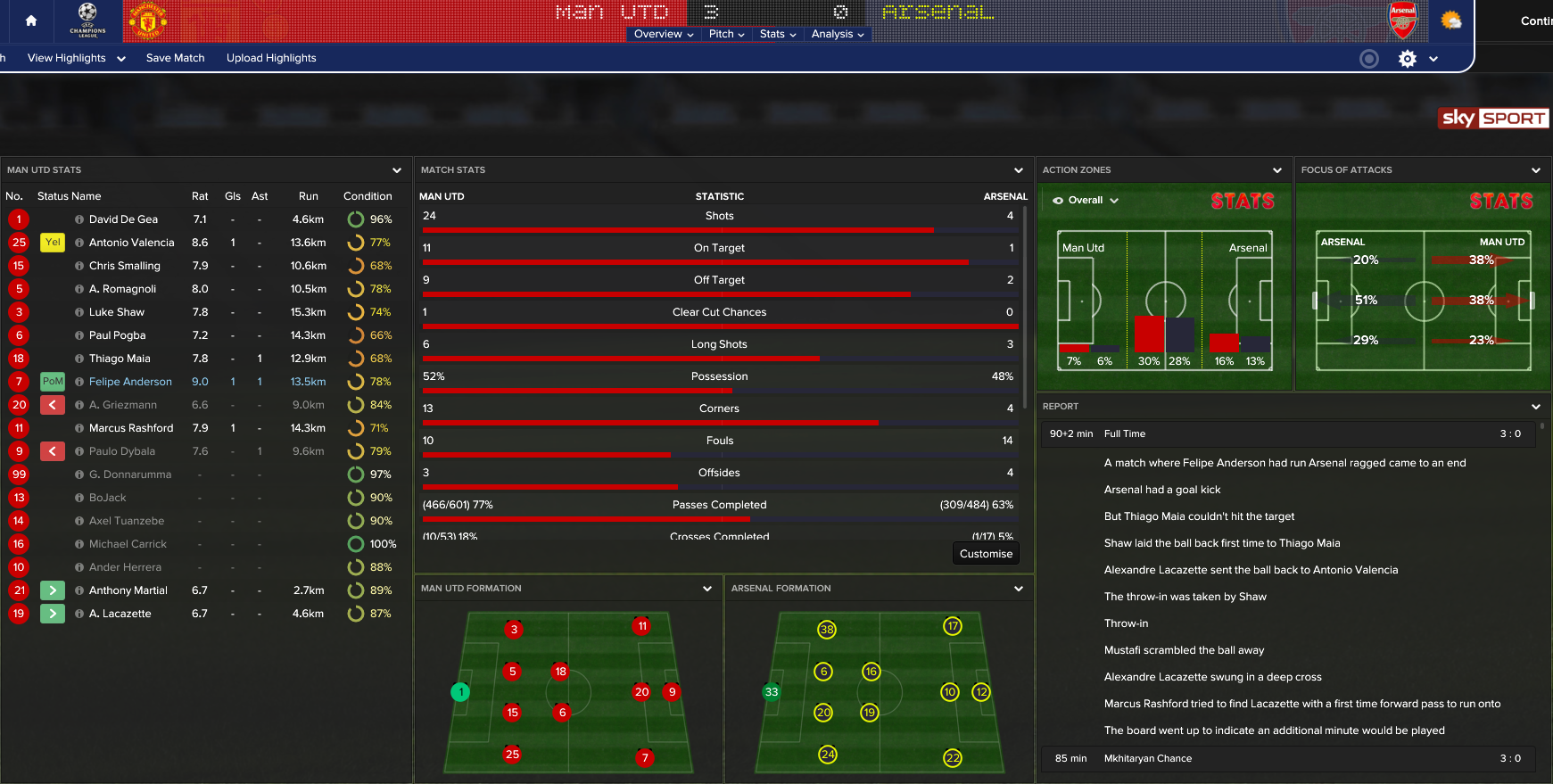
Task: Open match settings via the gear icon
Action: (x=1407, y=58)
